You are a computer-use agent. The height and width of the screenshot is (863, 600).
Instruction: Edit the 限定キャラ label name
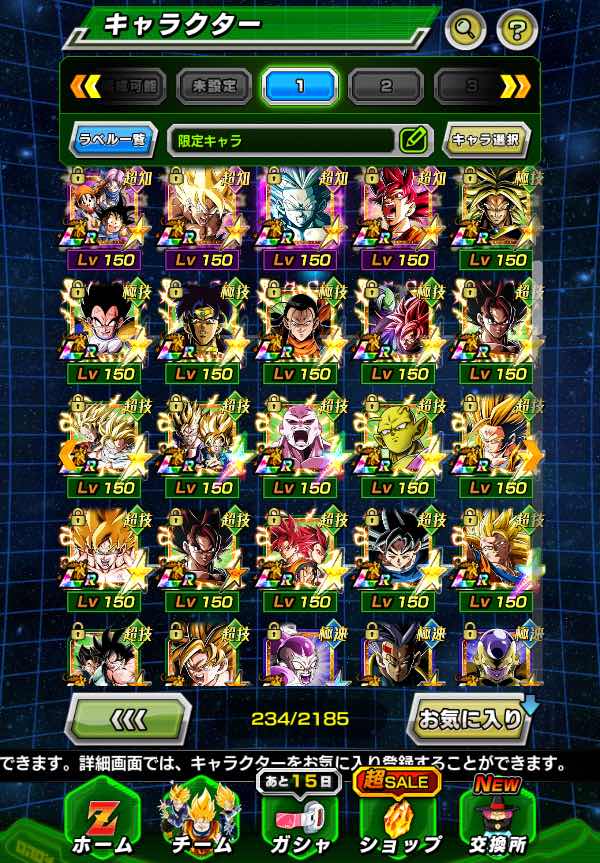pos(413,140)
